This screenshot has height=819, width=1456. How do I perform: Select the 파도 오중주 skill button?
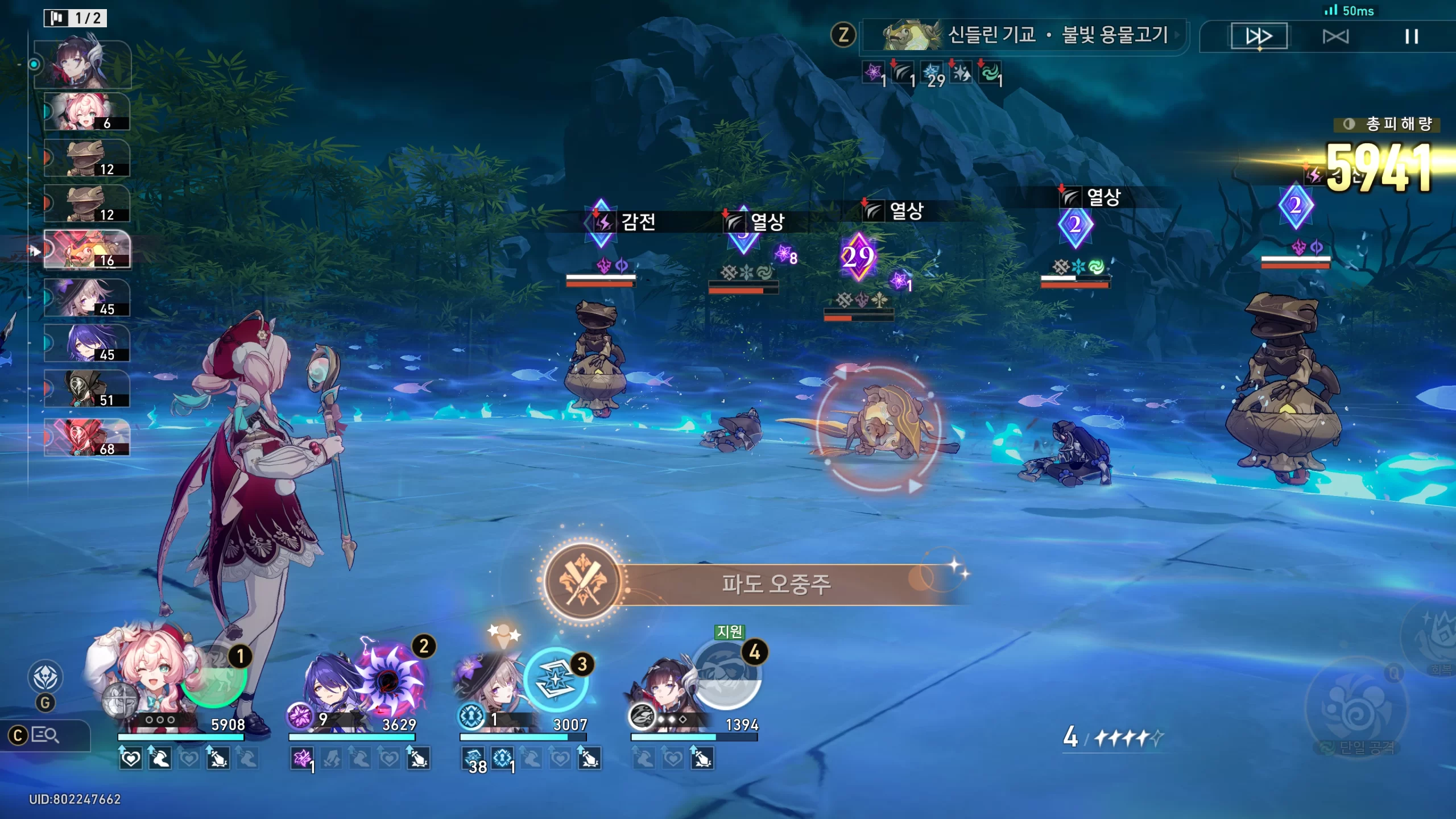(x=582, y=581)
